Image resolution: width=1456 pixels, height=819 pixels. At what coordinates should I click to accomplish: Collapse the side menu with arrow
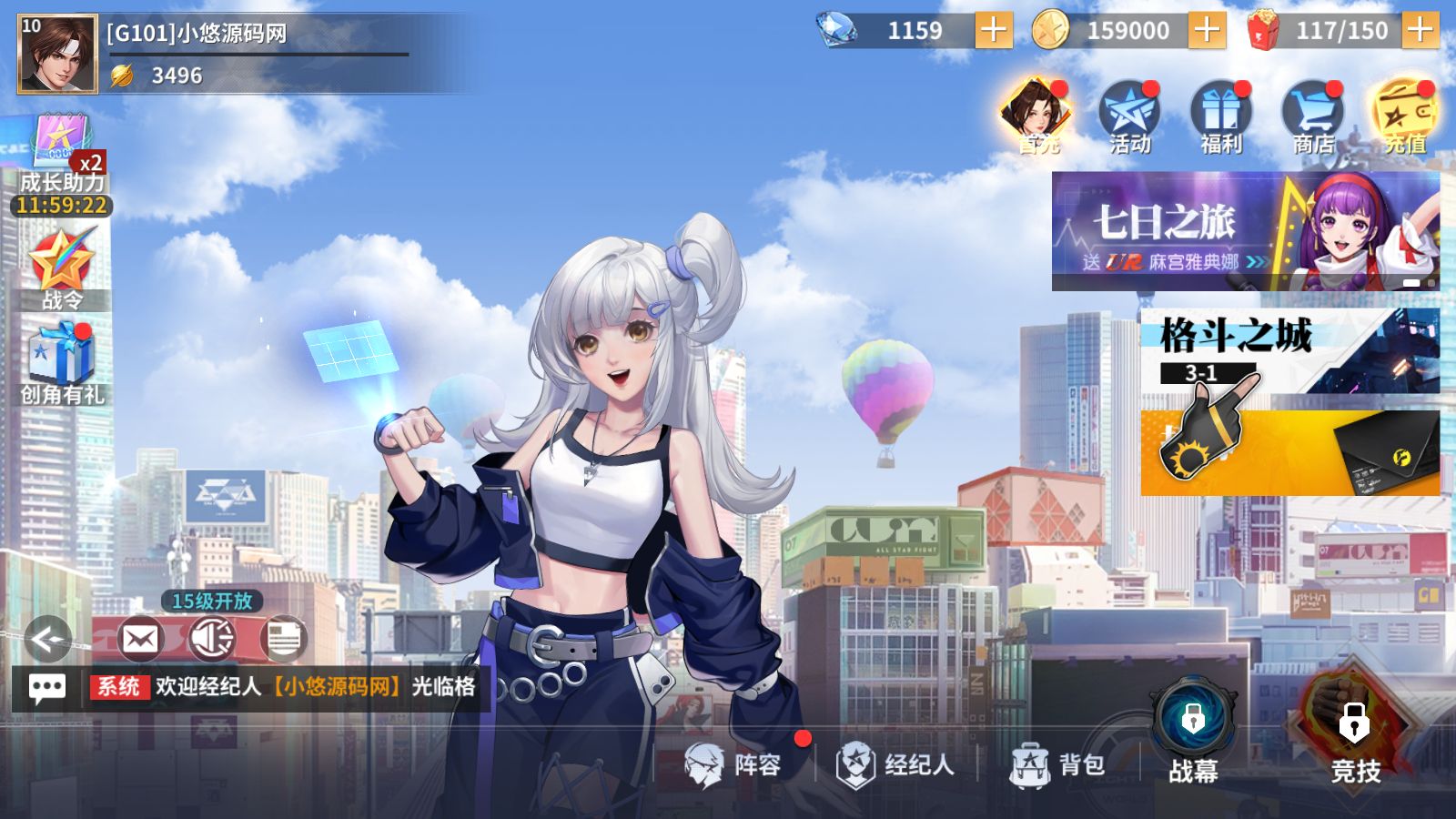[47, 639]
